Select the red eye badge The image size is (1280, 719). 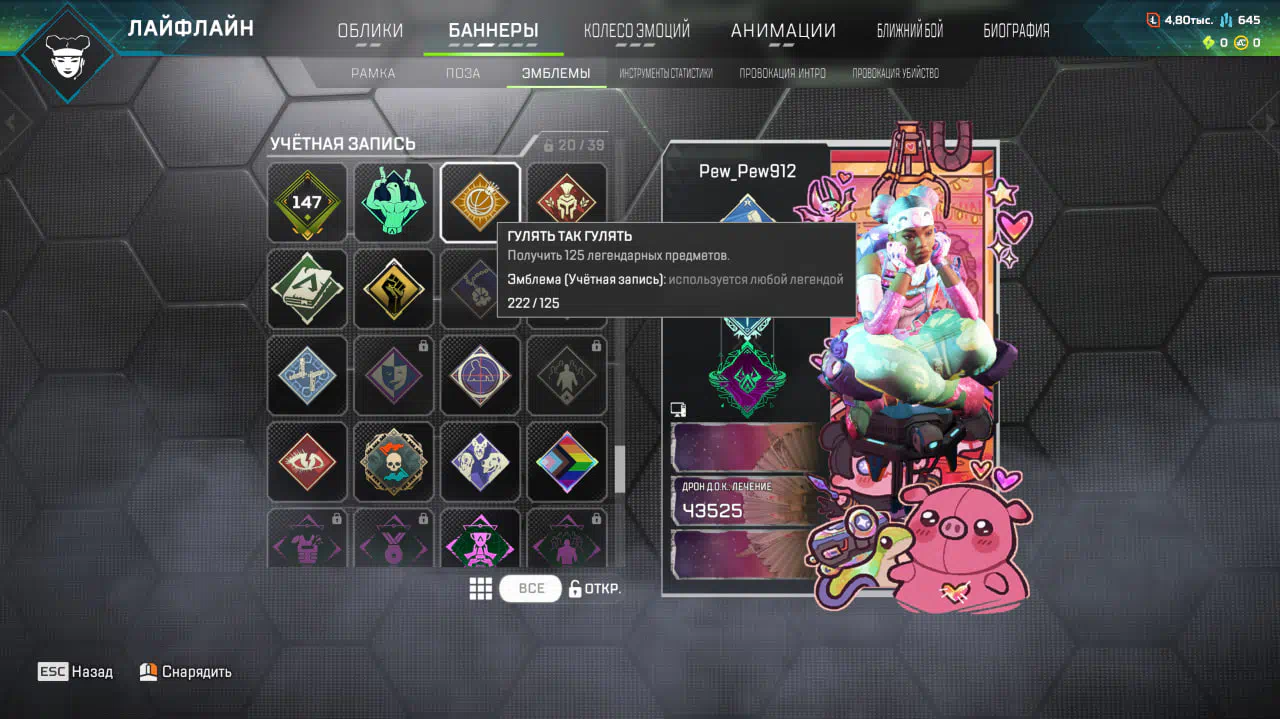click(x=307, y=462)
